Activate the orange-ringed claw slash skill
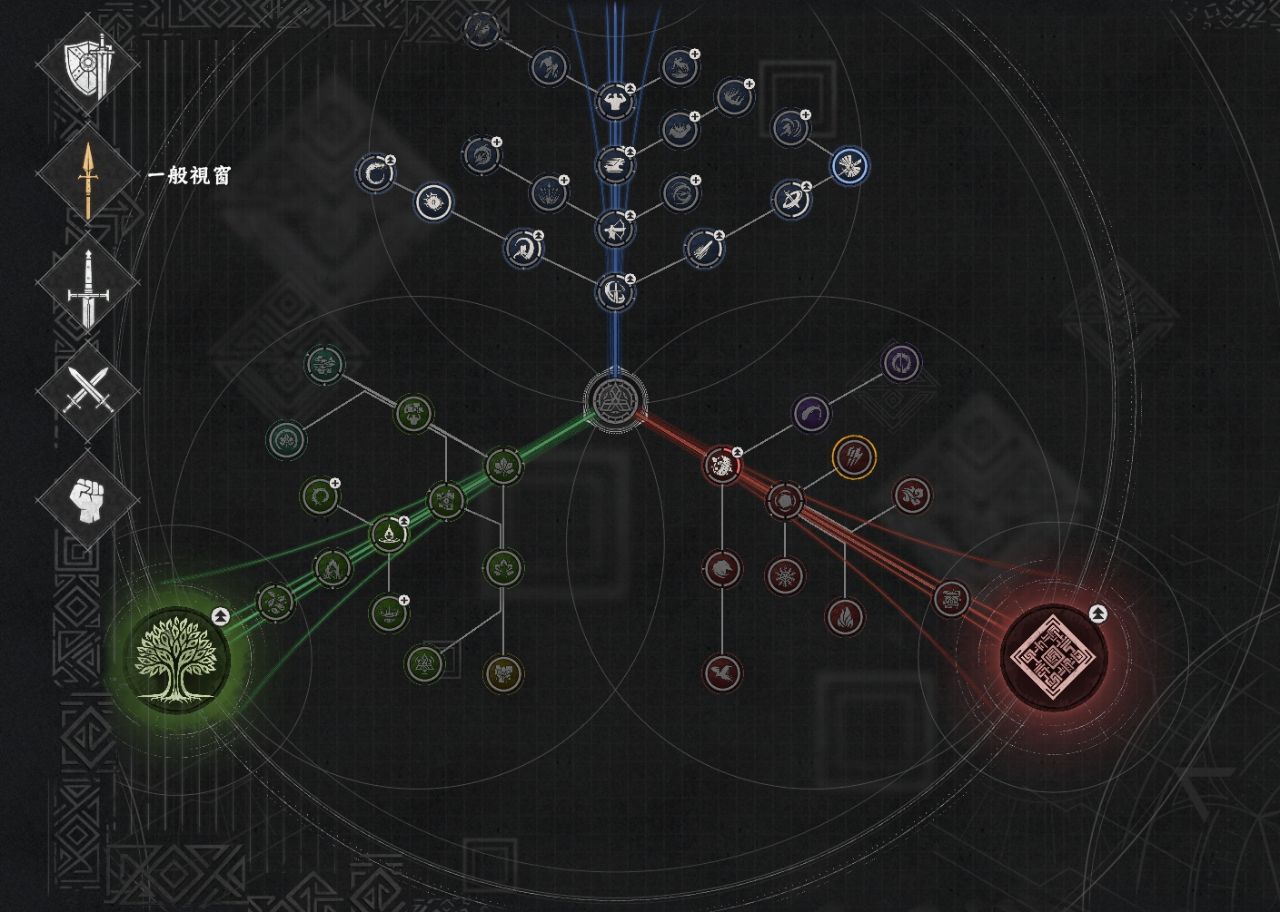Image resolution: width=1280 pixels, height=912 pixels. (x=854, y=456)
